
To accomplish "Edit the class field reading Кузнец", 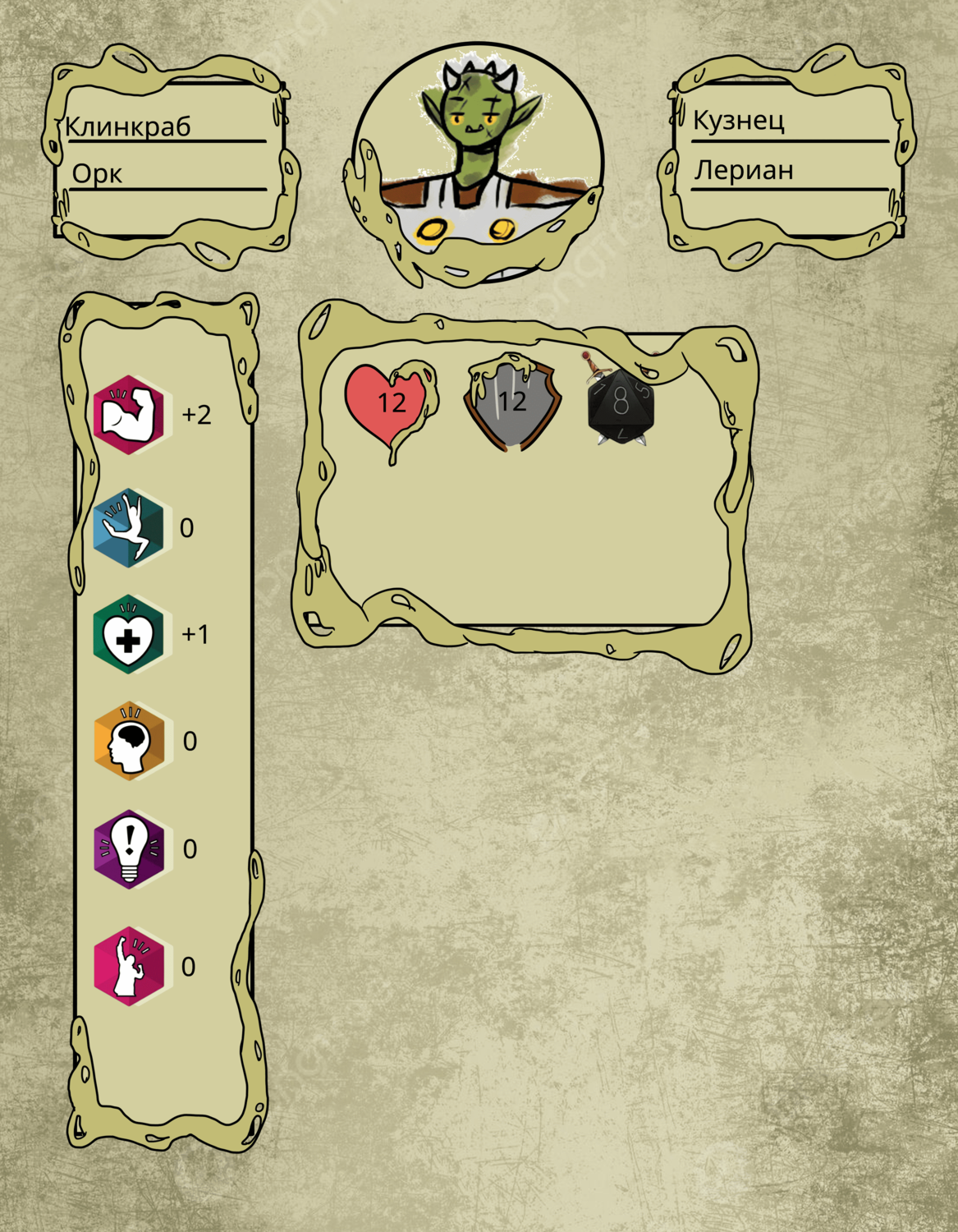I will tap(739, 120).
